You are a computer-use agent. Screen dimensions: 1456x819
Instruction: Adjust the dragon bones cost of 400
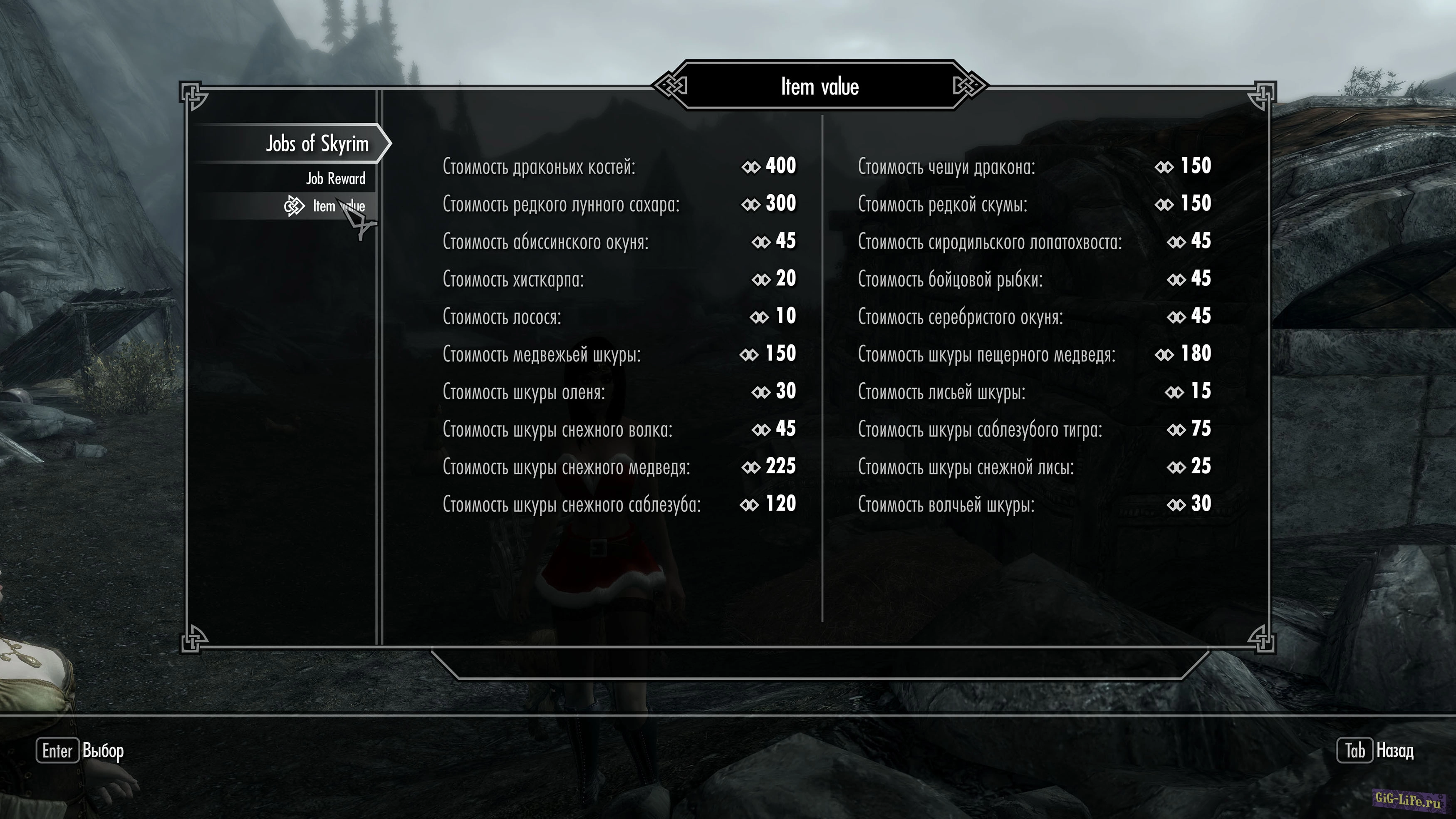tap(619, 166)
